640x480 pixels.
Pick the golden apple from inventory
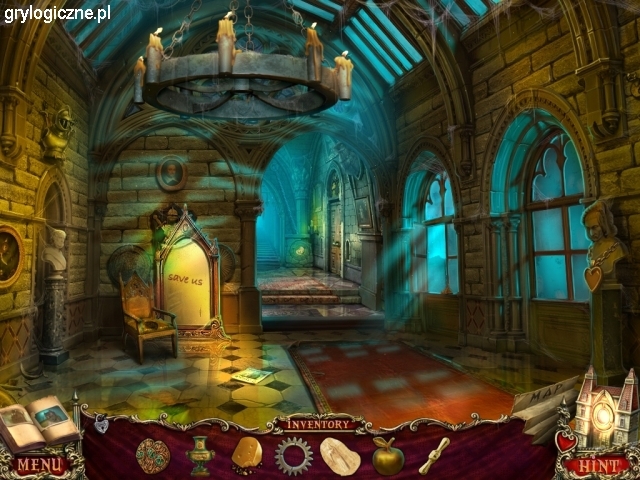(388, 457)
